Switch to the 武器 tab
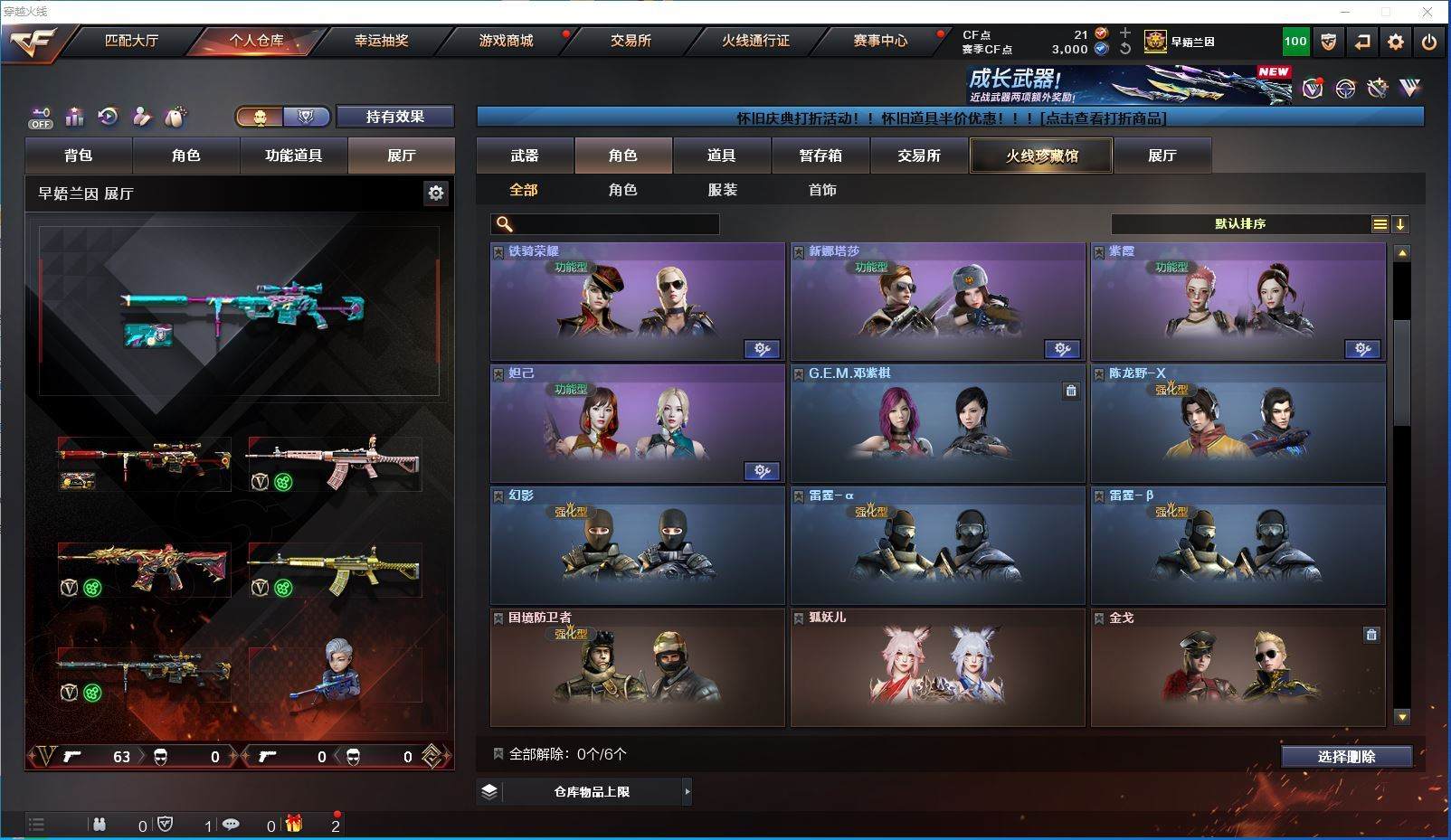1451x840 pixels. click(525, 156)
